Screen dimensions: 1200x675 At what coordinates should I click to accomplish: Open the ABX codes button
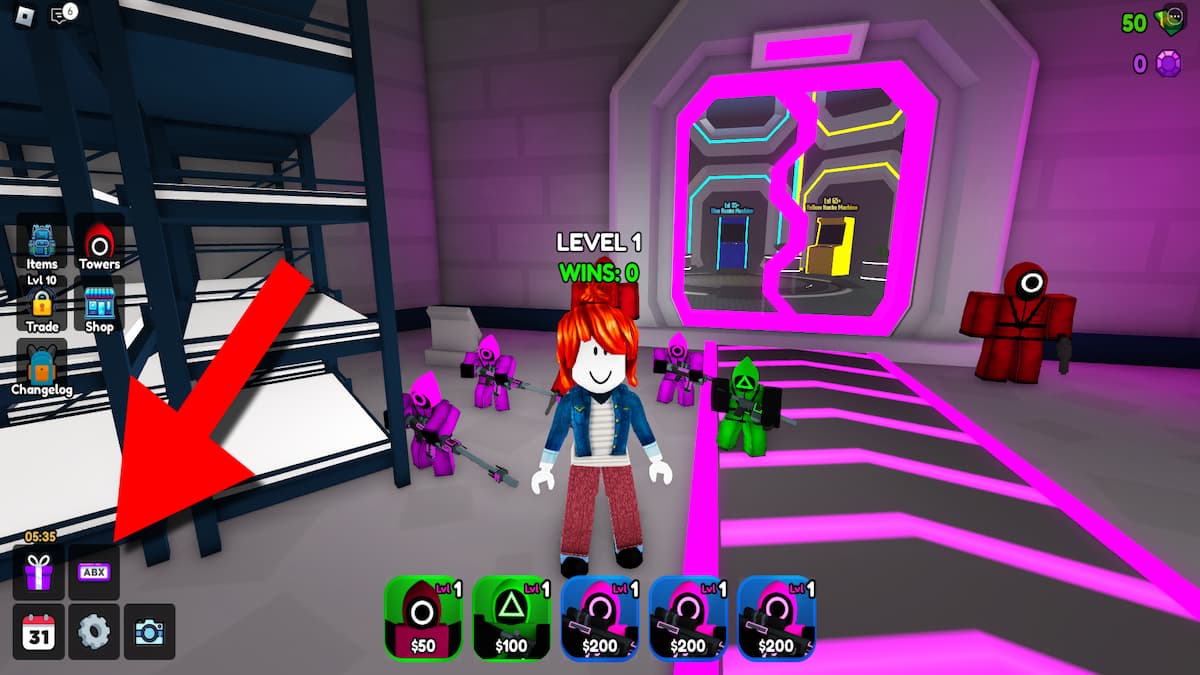[x=94, y=573]
